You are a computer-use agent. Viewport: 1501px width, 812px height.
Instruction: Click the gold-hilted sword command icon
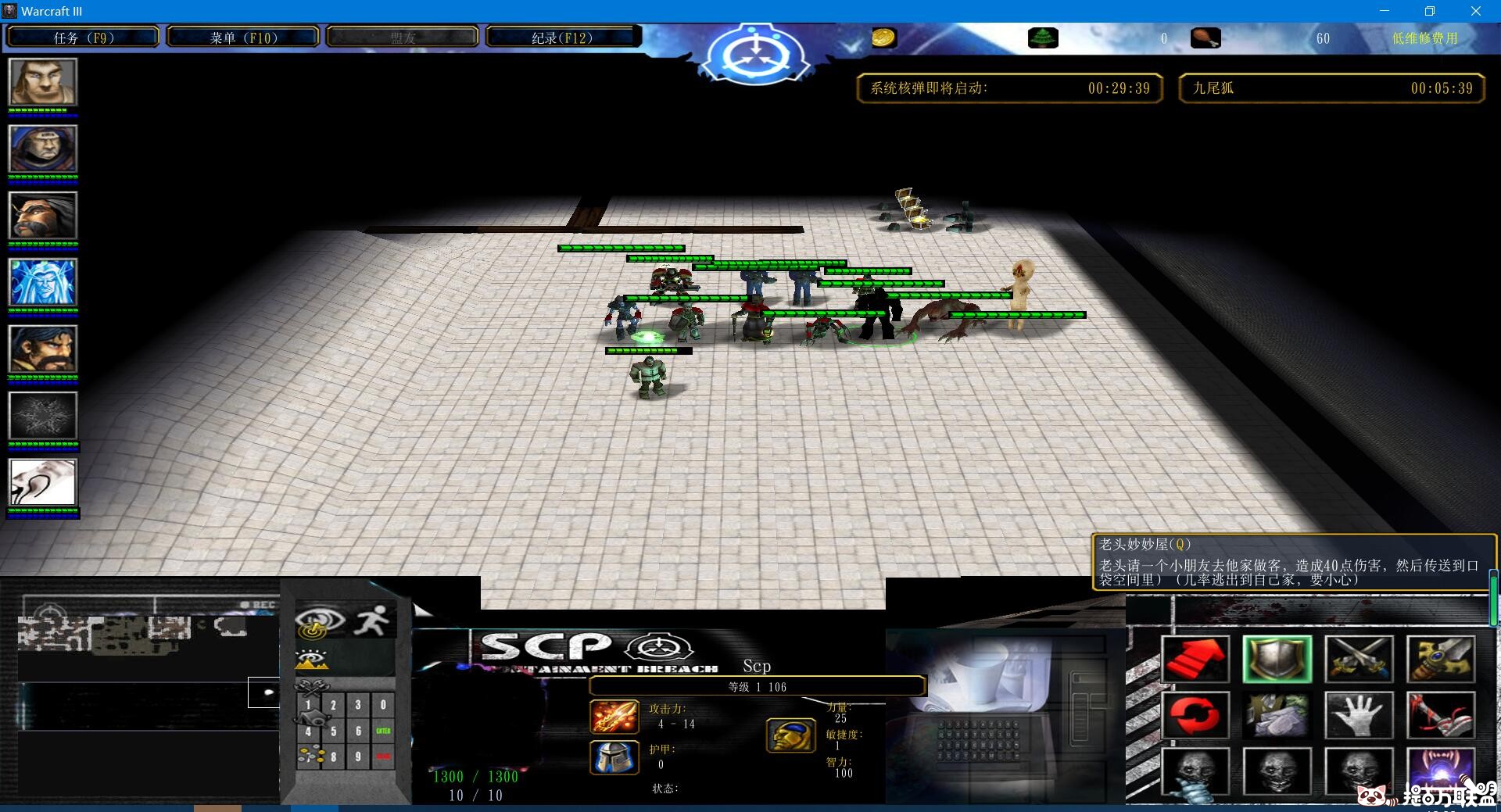(1441, 659)
